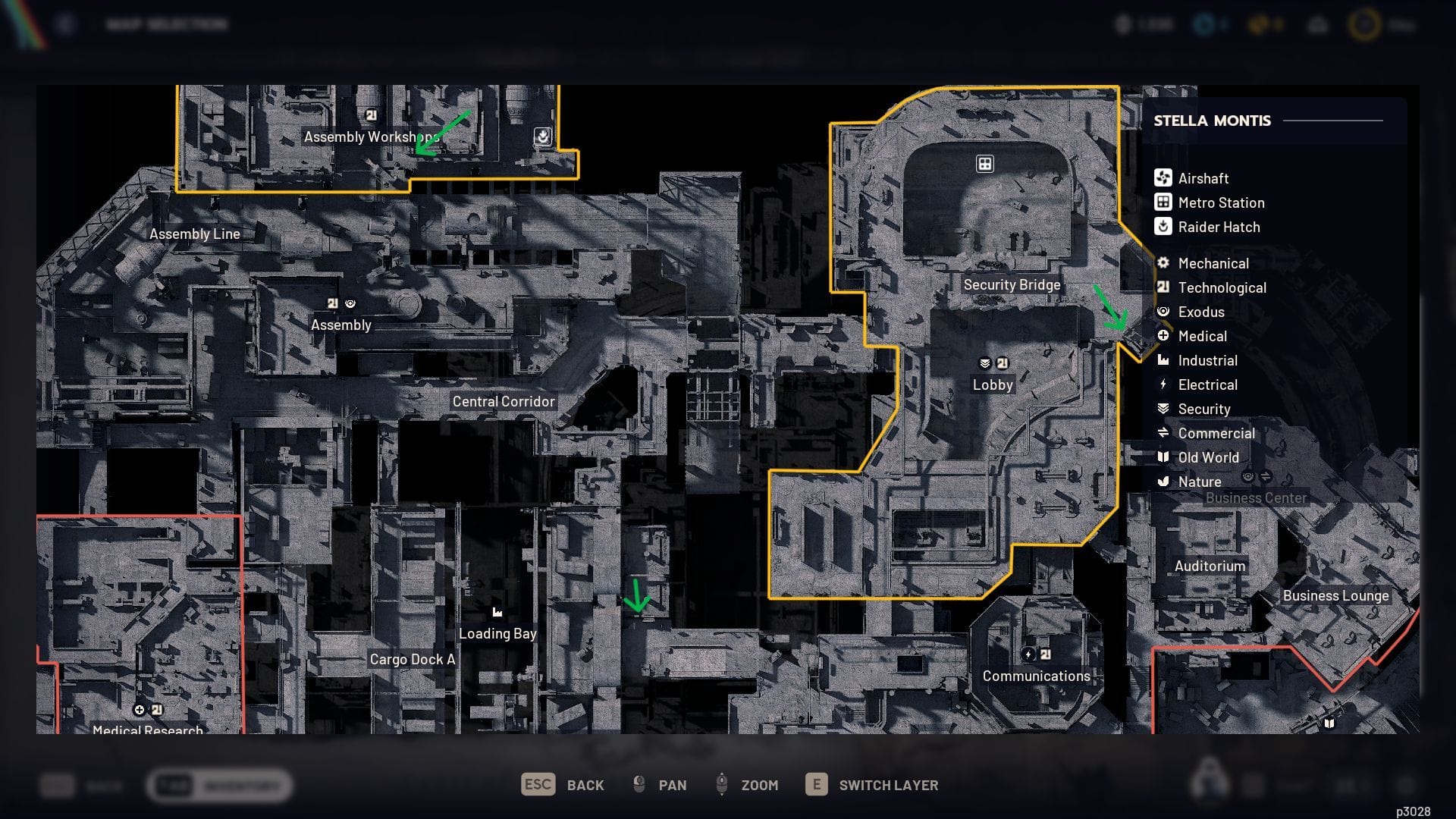Click the Raider Hatch icon near Assembly Workshops
The image size is (1456, 819).
tap(543, 135)
